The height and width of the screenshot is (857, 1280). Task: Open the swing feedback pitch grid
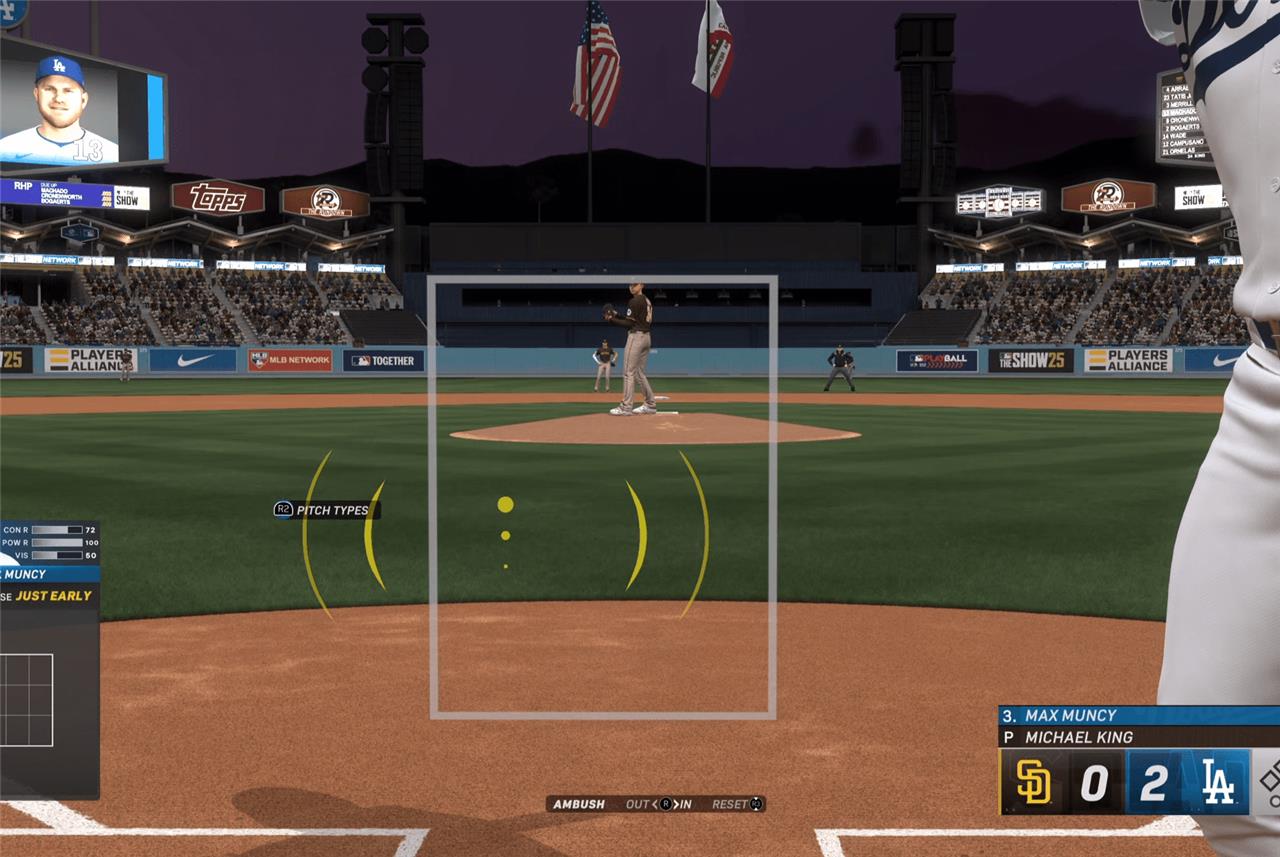coord(26,700)
